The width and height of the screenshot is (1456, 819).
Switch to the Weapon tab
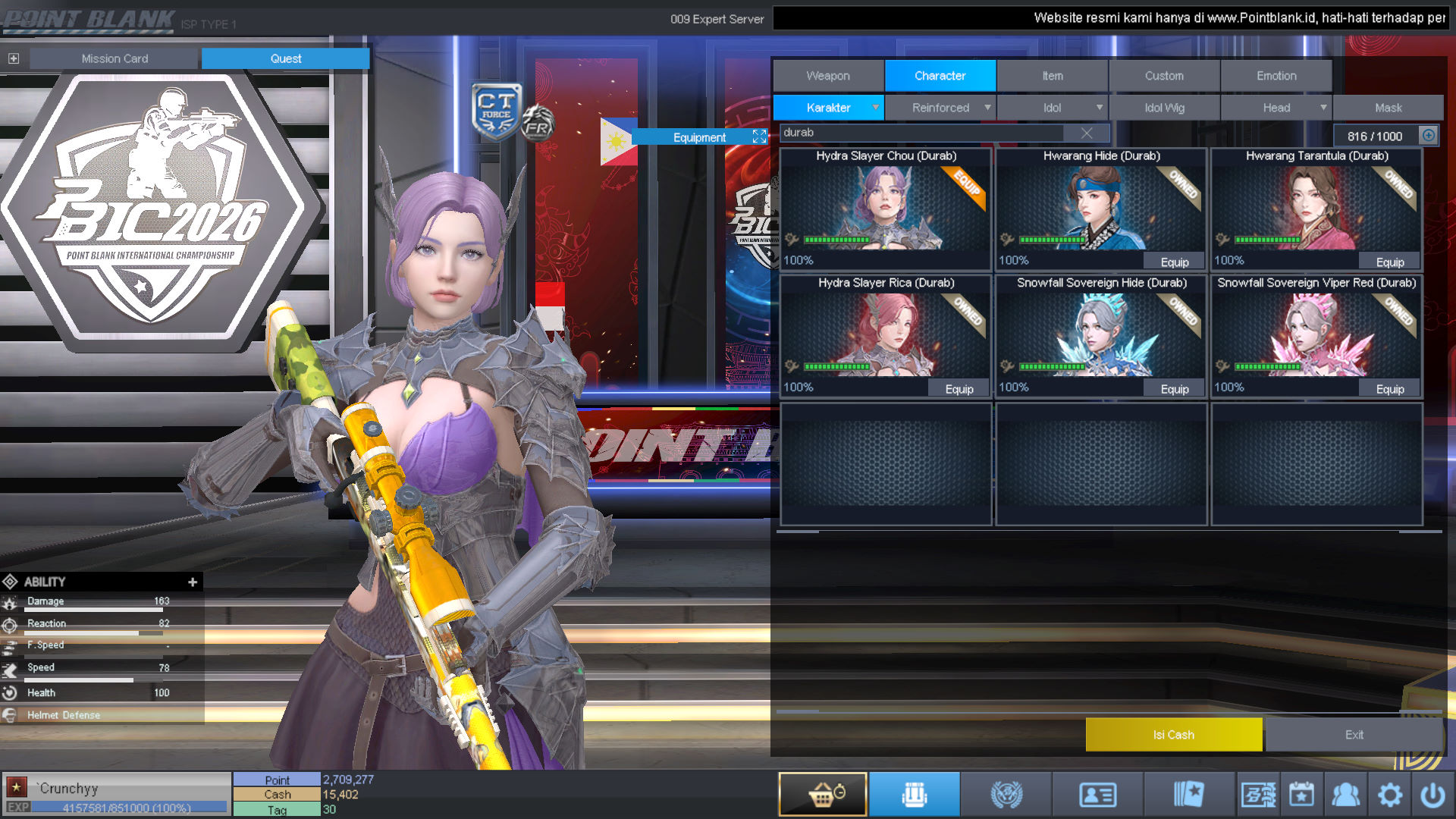(828, 76)
